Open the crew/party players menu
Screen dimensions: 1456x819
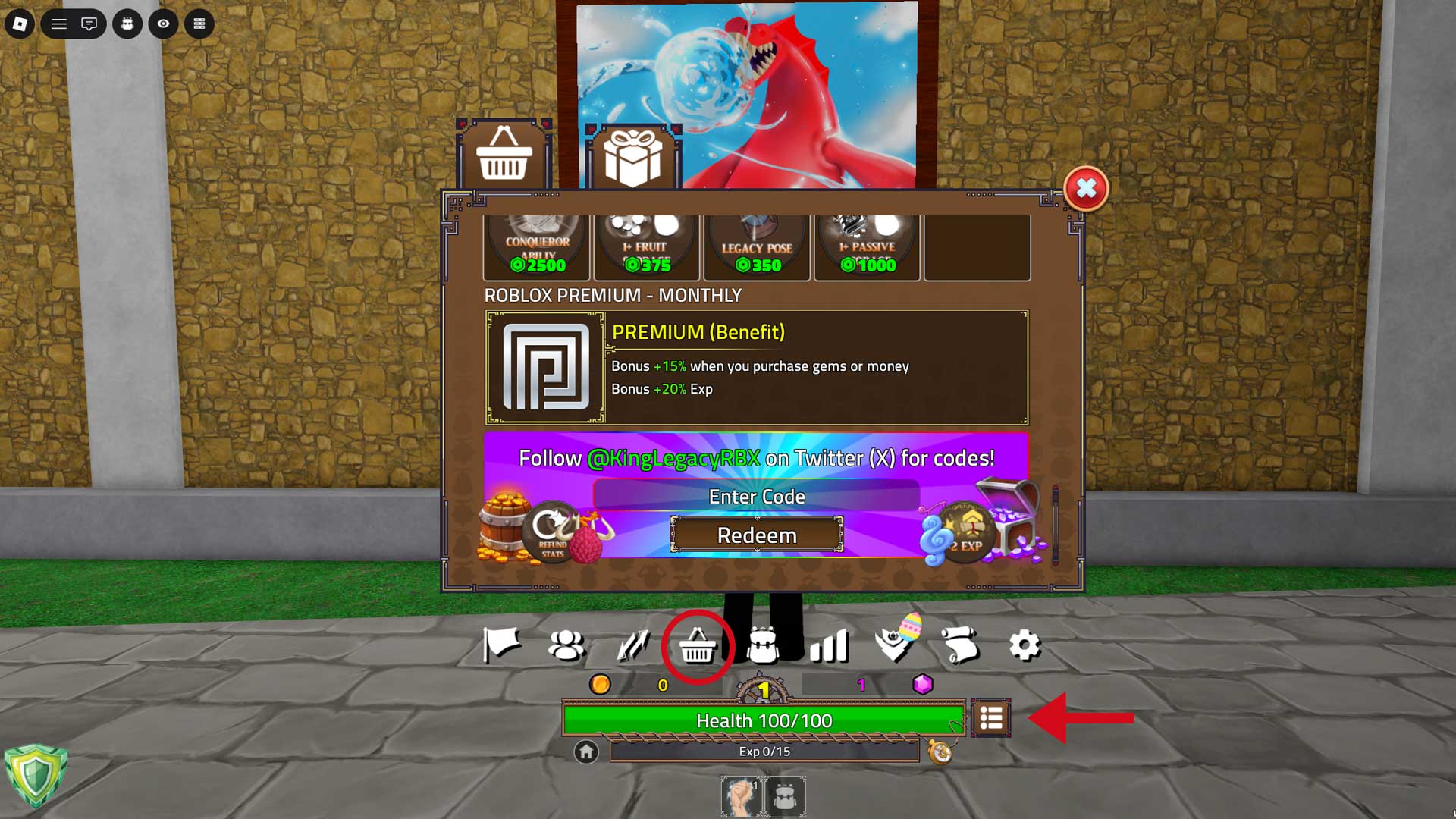[566, 645]
